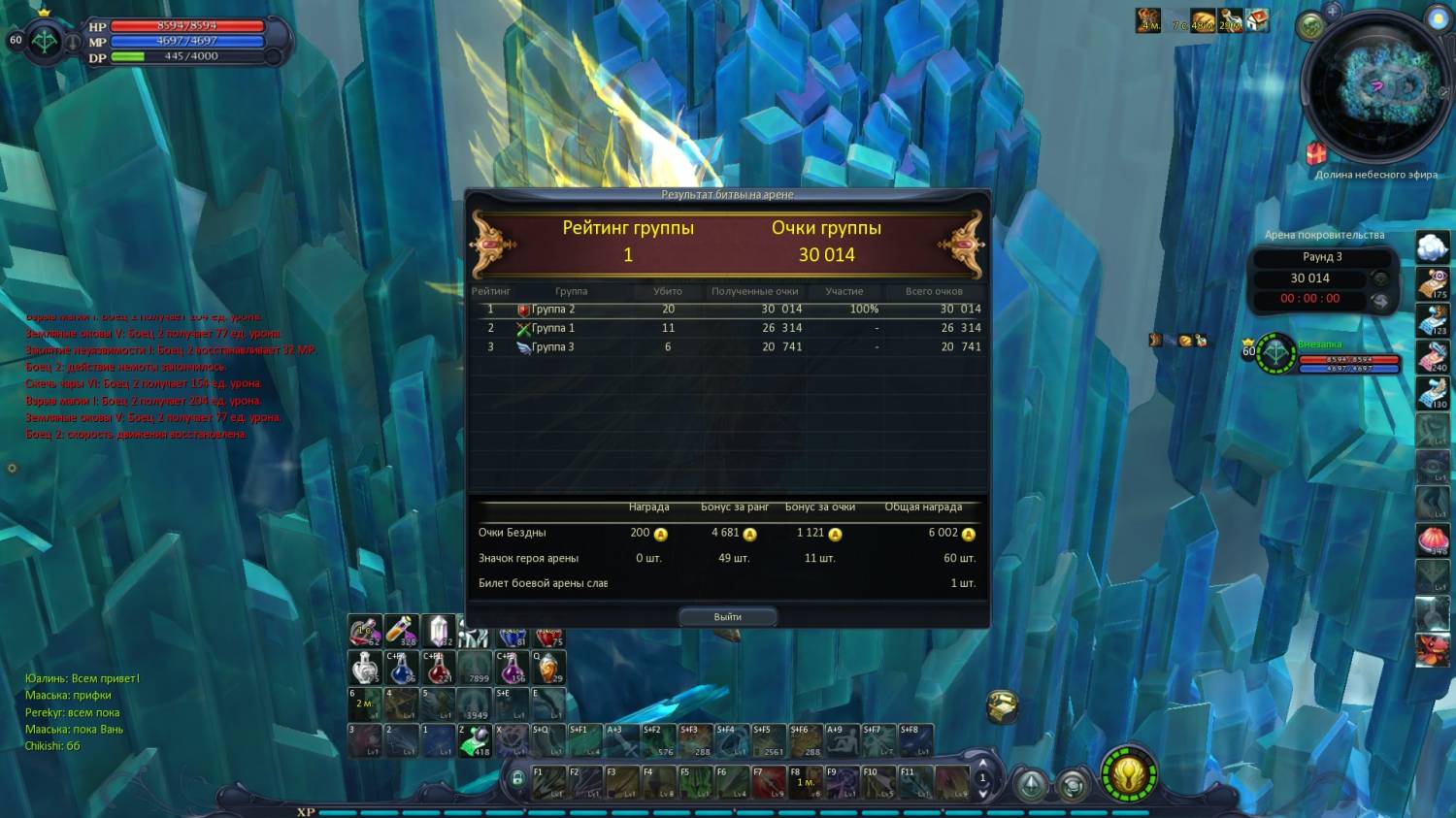Select the Группа 2 row in results table
Viewport: 1456px width, 818px height.
tap(726, 310)
